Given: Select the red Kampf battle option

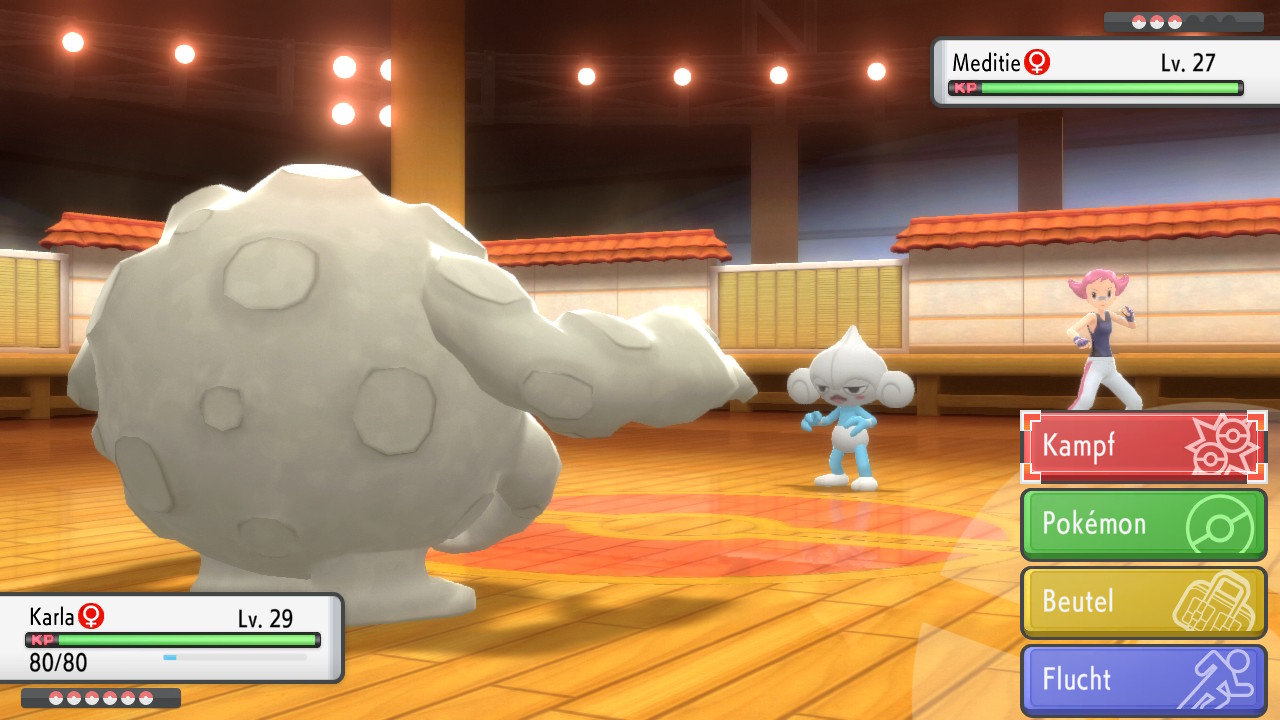Looking at the screenshot, I should (x=1143, y=446).
